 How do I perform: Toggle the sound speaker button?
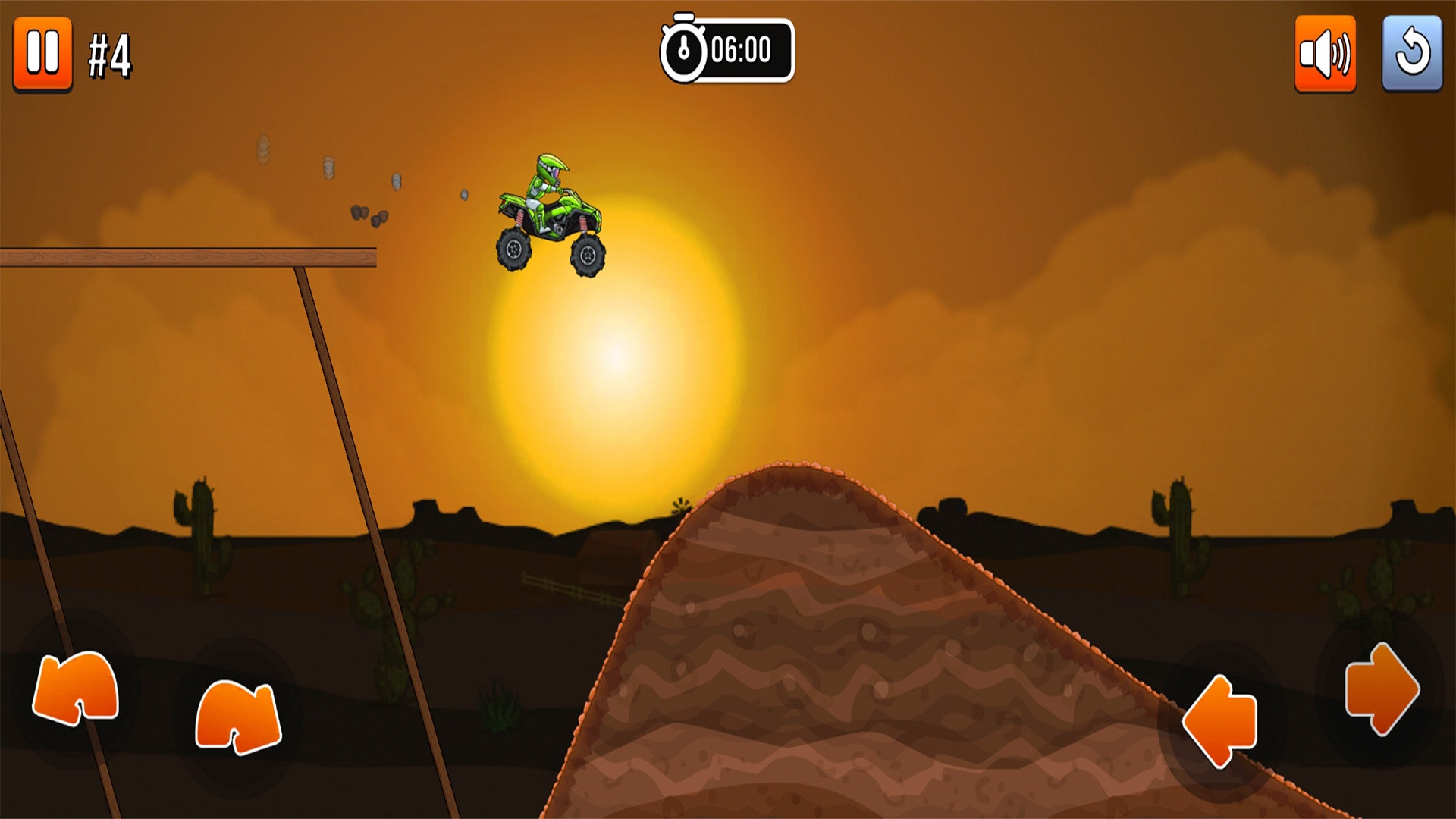tap(1325, 54)
